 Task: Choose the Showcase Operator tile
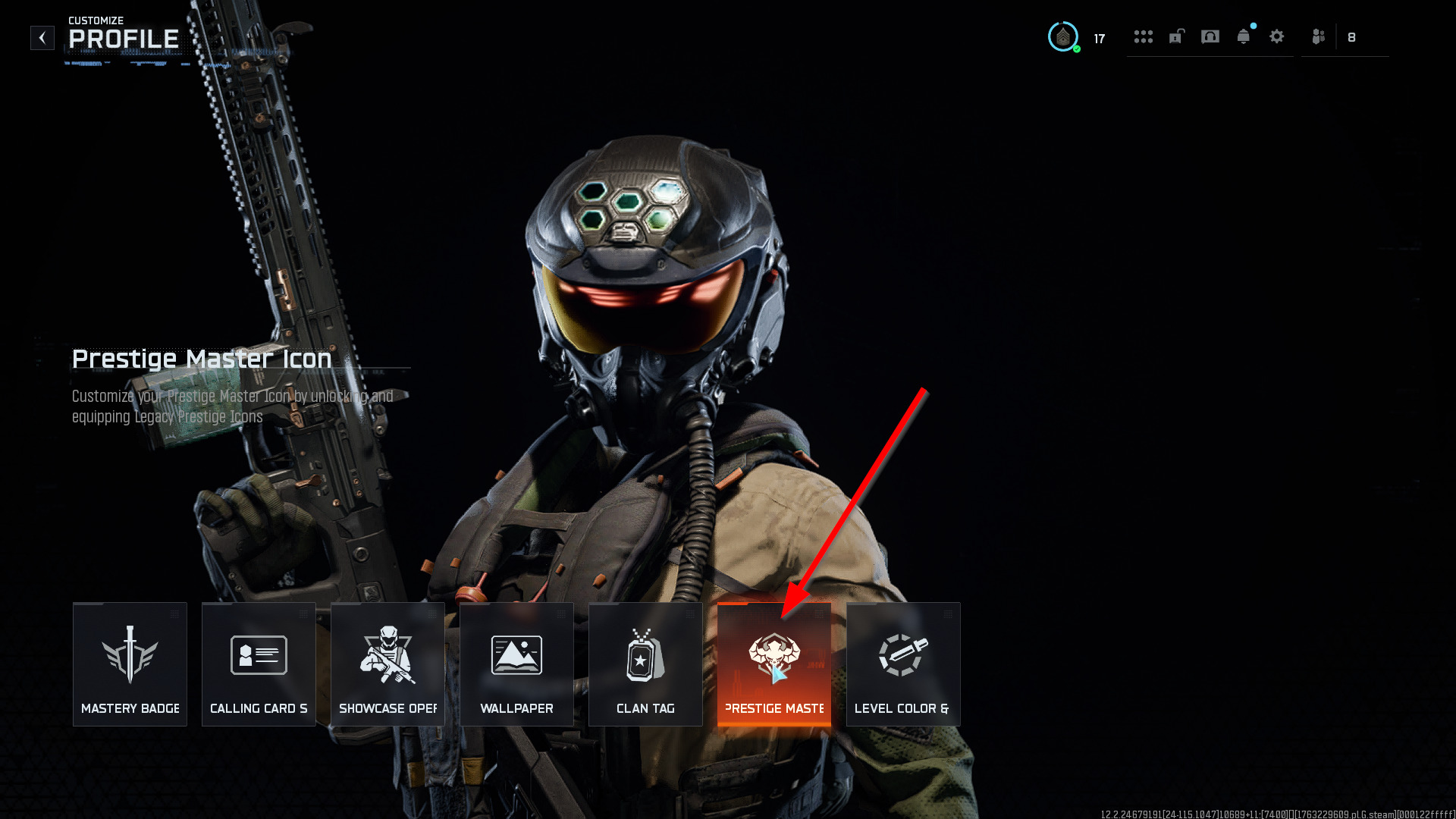(388, 664)
